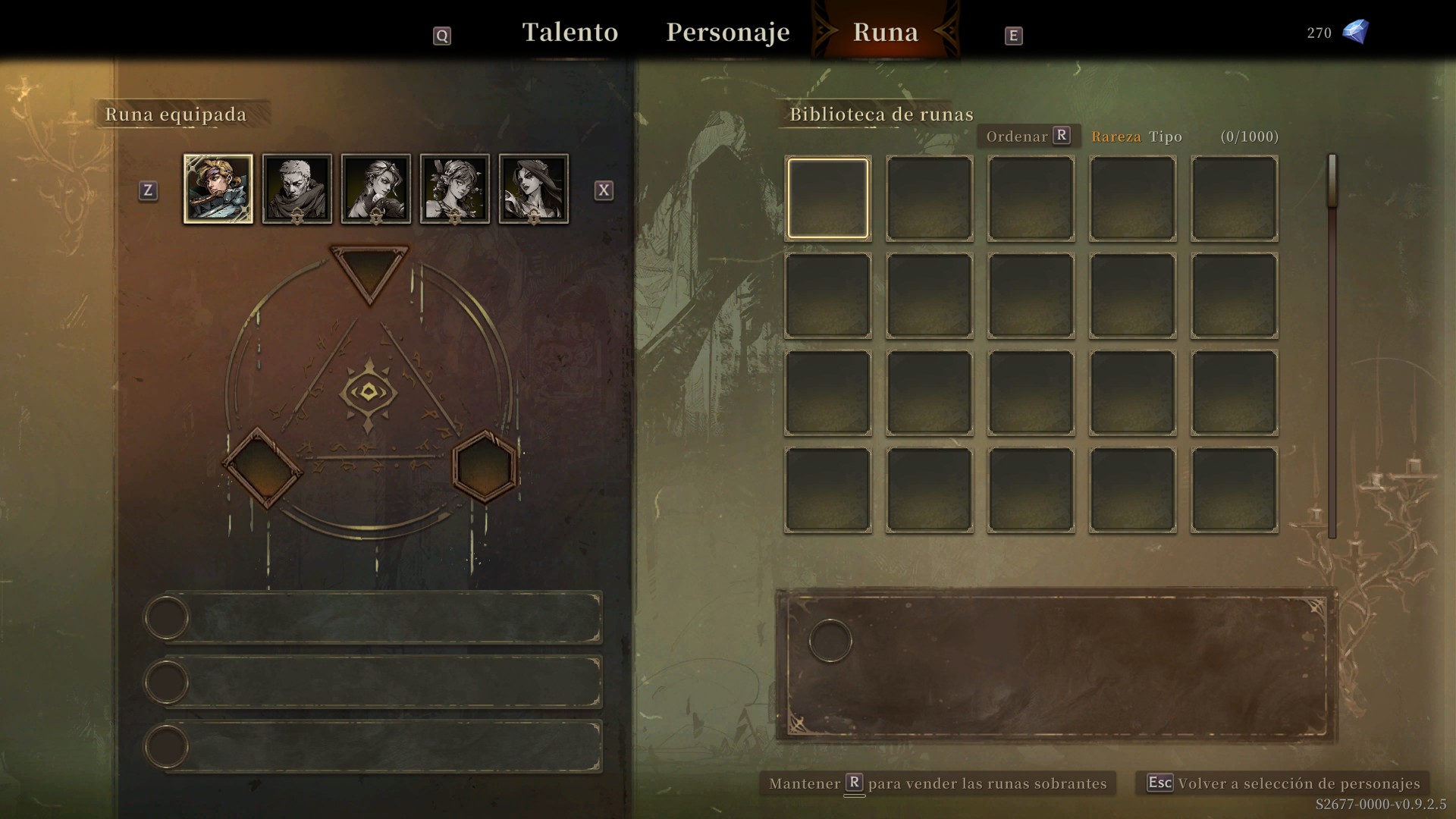The height and width of the screenshot is (819, 1456).
Task: Select the Runa tab
Action: coord(885,33)
